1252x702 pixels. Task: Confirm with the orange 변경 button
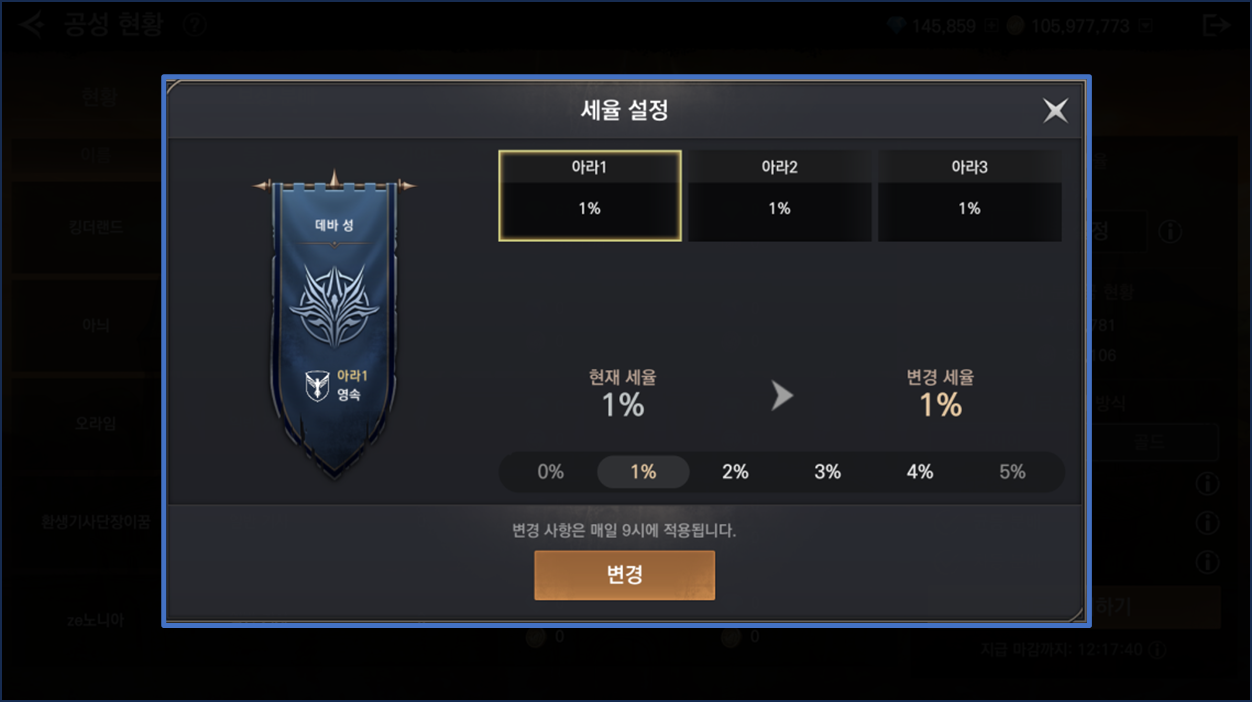pyautogui.click(x=624, y=575)
